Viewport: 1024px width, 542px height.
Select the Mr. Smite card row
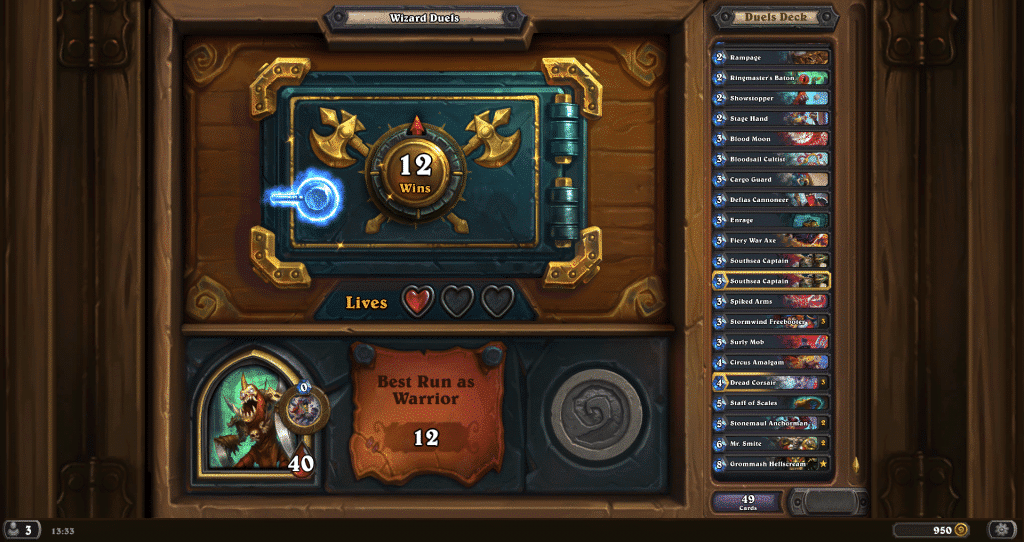coord(770,443)
